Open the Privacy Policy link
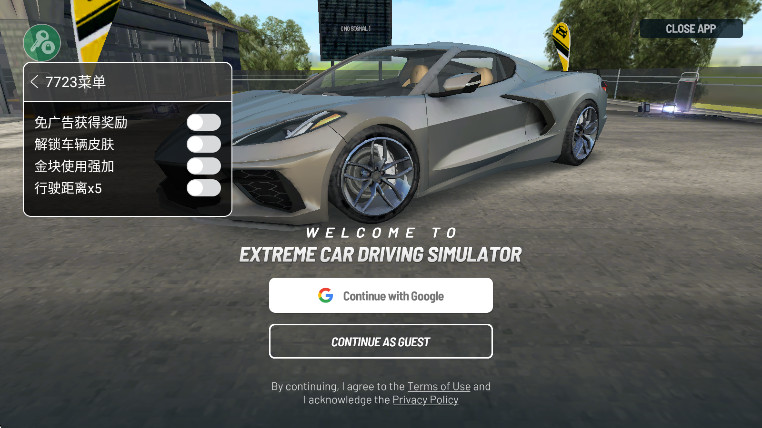This screenshot has height=428, width=762. point(425,400)
